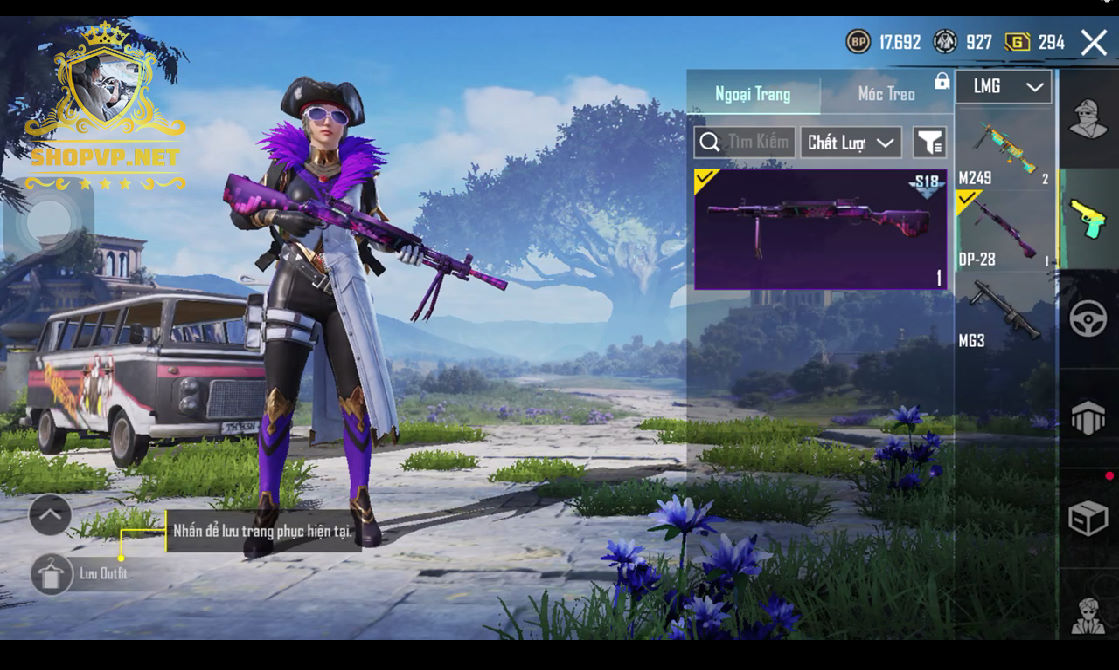Close the inventory with the X button
Image resolution: width=1119 pixels, height=670 pixels.
(x=1093, y=42)
